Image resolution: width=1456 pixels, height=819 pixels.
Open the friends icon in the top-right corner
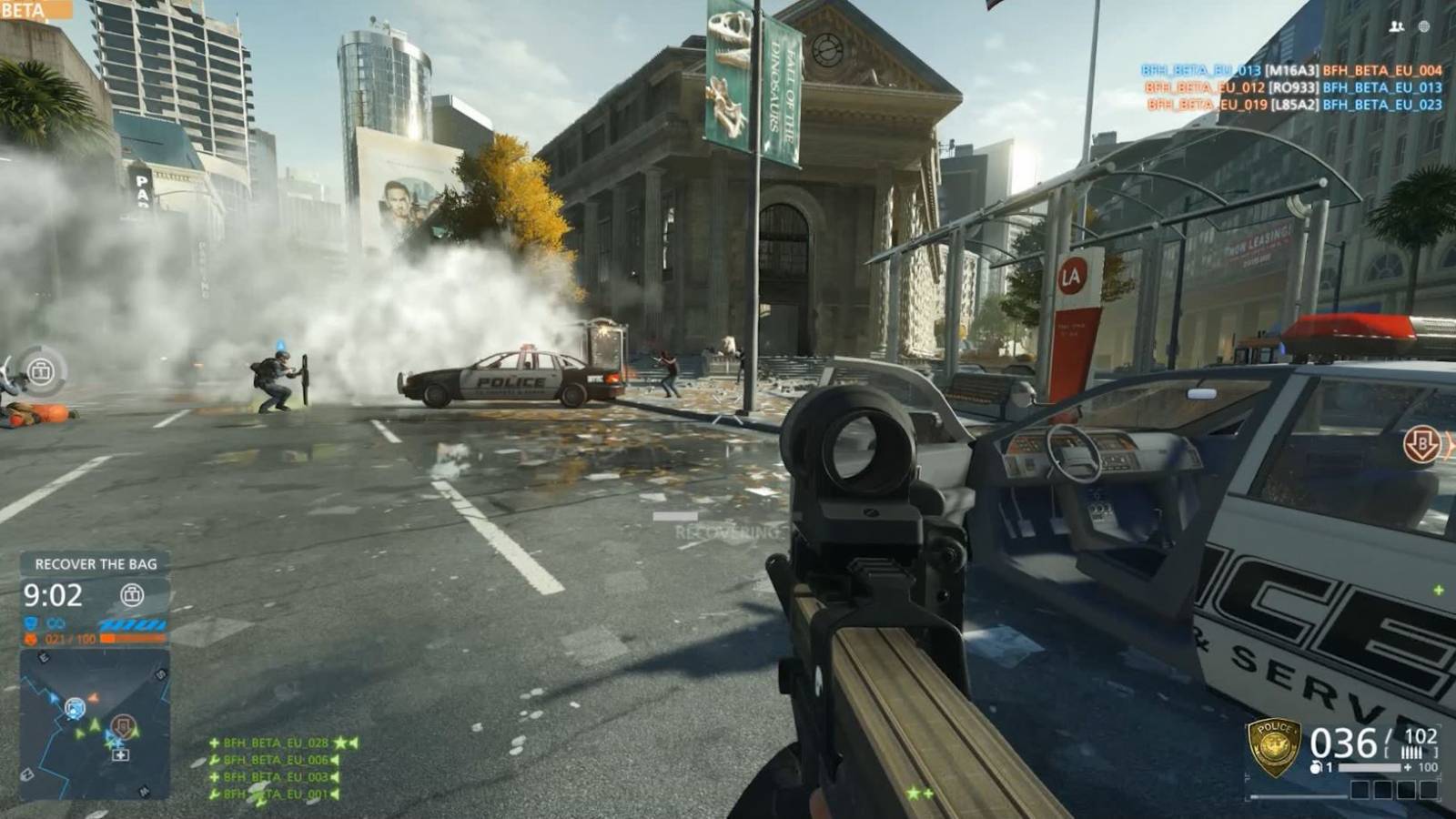tap(1396, 27)
